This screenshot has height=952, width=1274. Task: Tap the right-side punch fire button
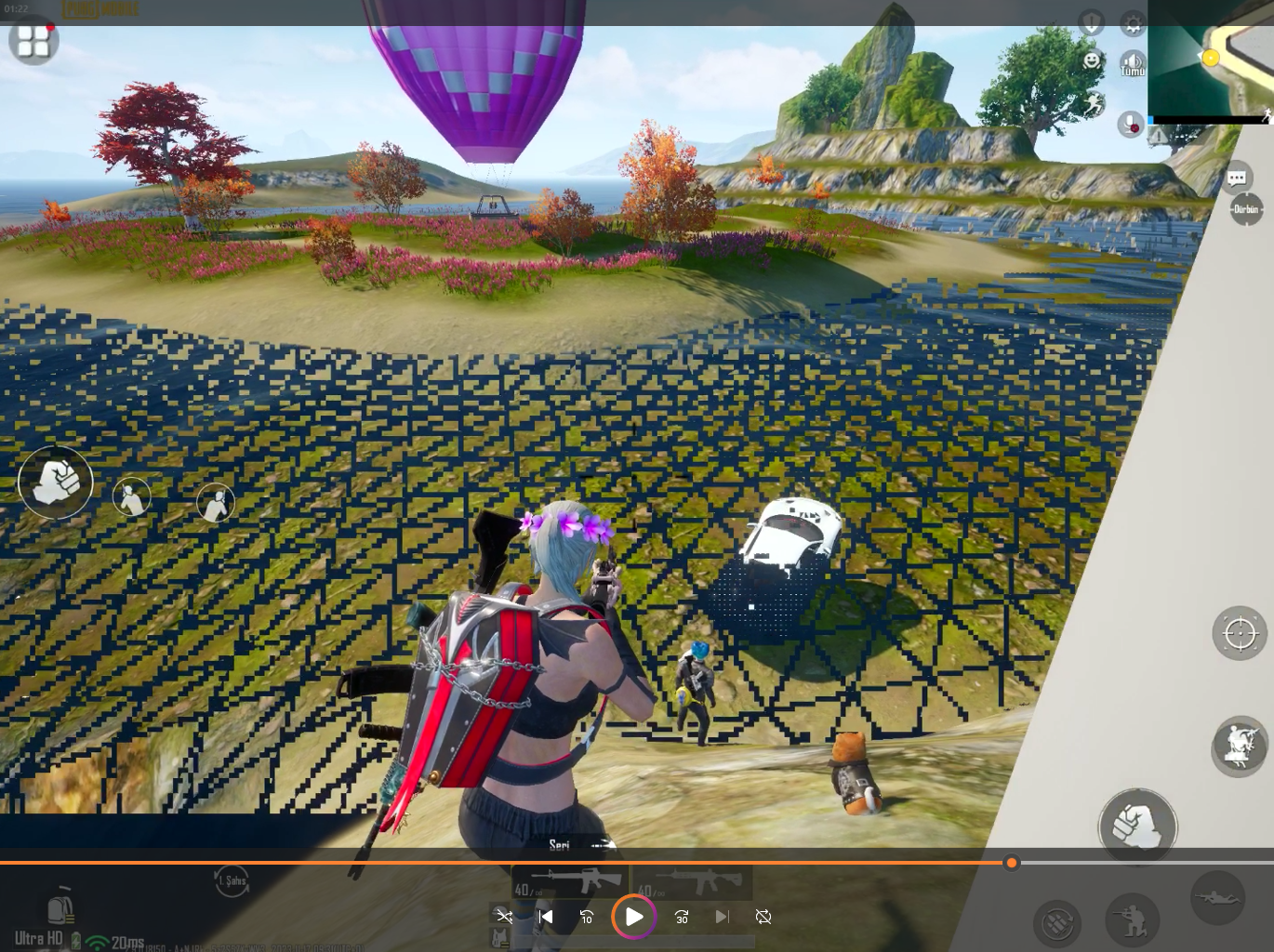click(x=1137, y=825)
